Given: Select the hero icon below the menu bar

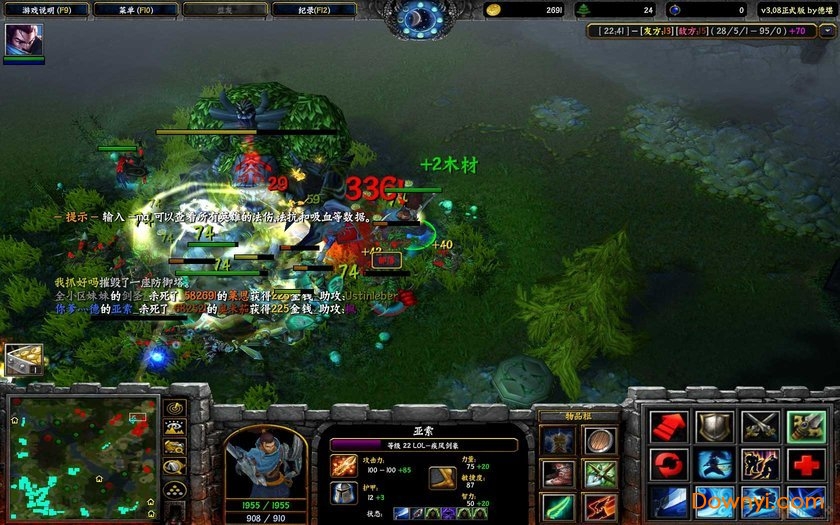Looking at the screenshot, I should click(x=21, y=41).
